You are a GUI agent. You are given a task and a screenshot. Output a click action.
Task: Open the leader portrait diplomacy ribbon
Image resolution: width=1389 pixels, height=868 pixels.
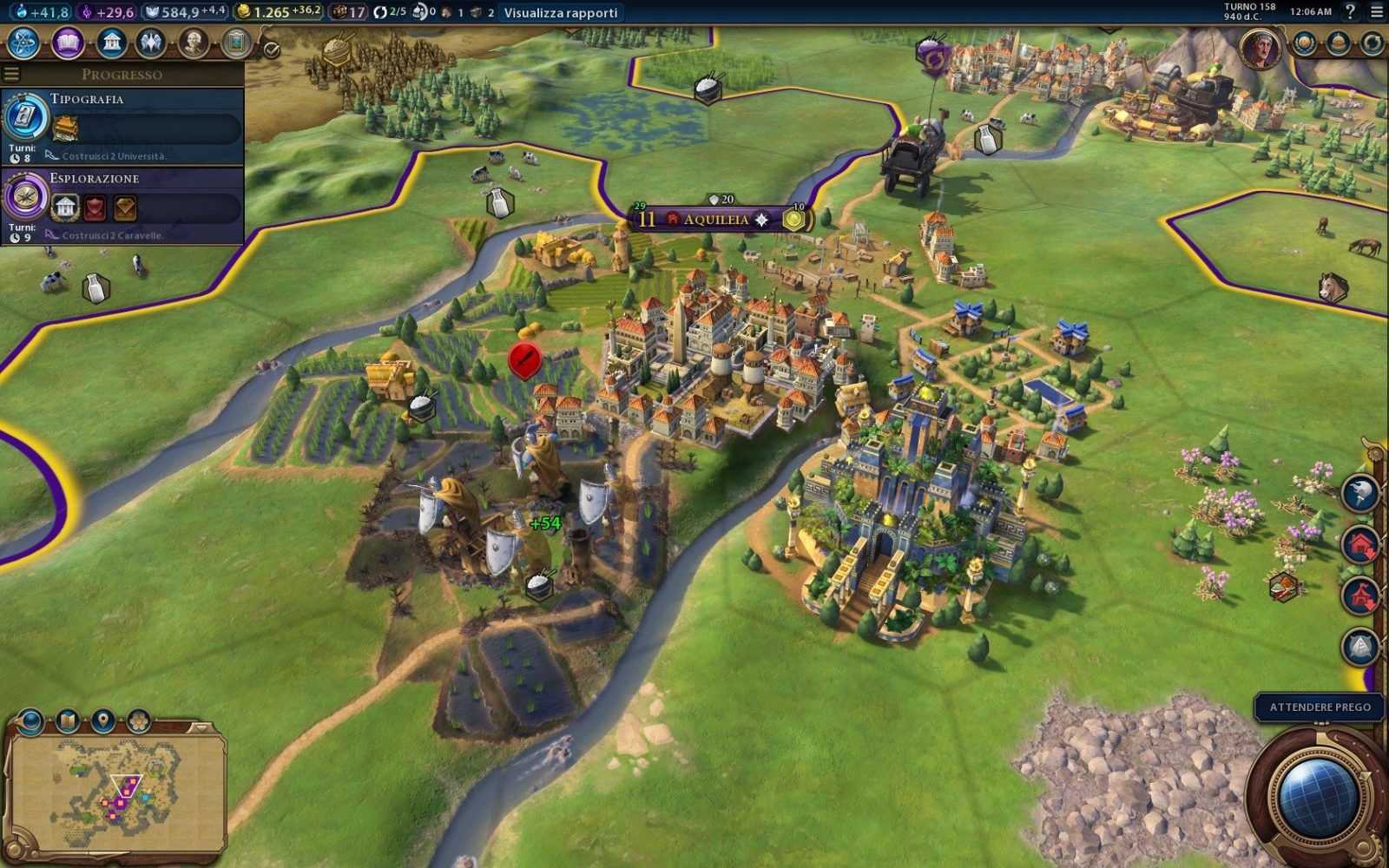(1260, 48)
